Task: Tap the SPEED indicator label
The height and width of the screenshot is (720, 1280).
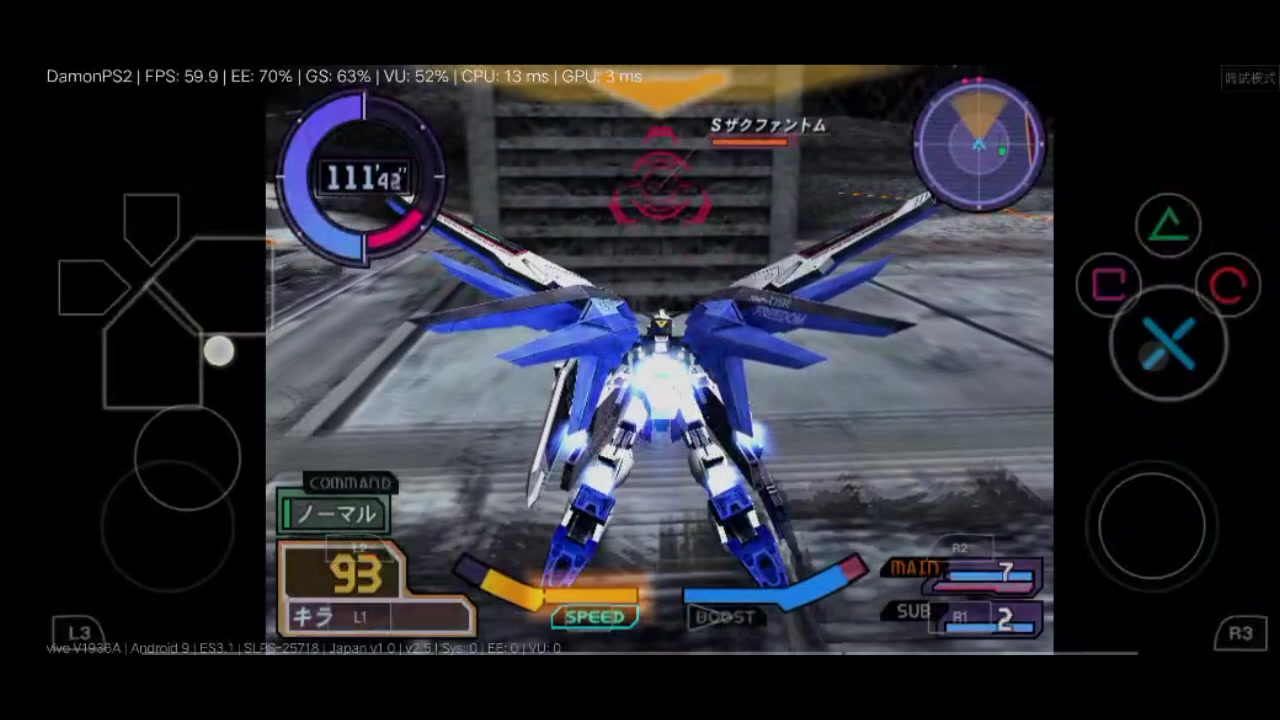Action: (x=595, y=616)
